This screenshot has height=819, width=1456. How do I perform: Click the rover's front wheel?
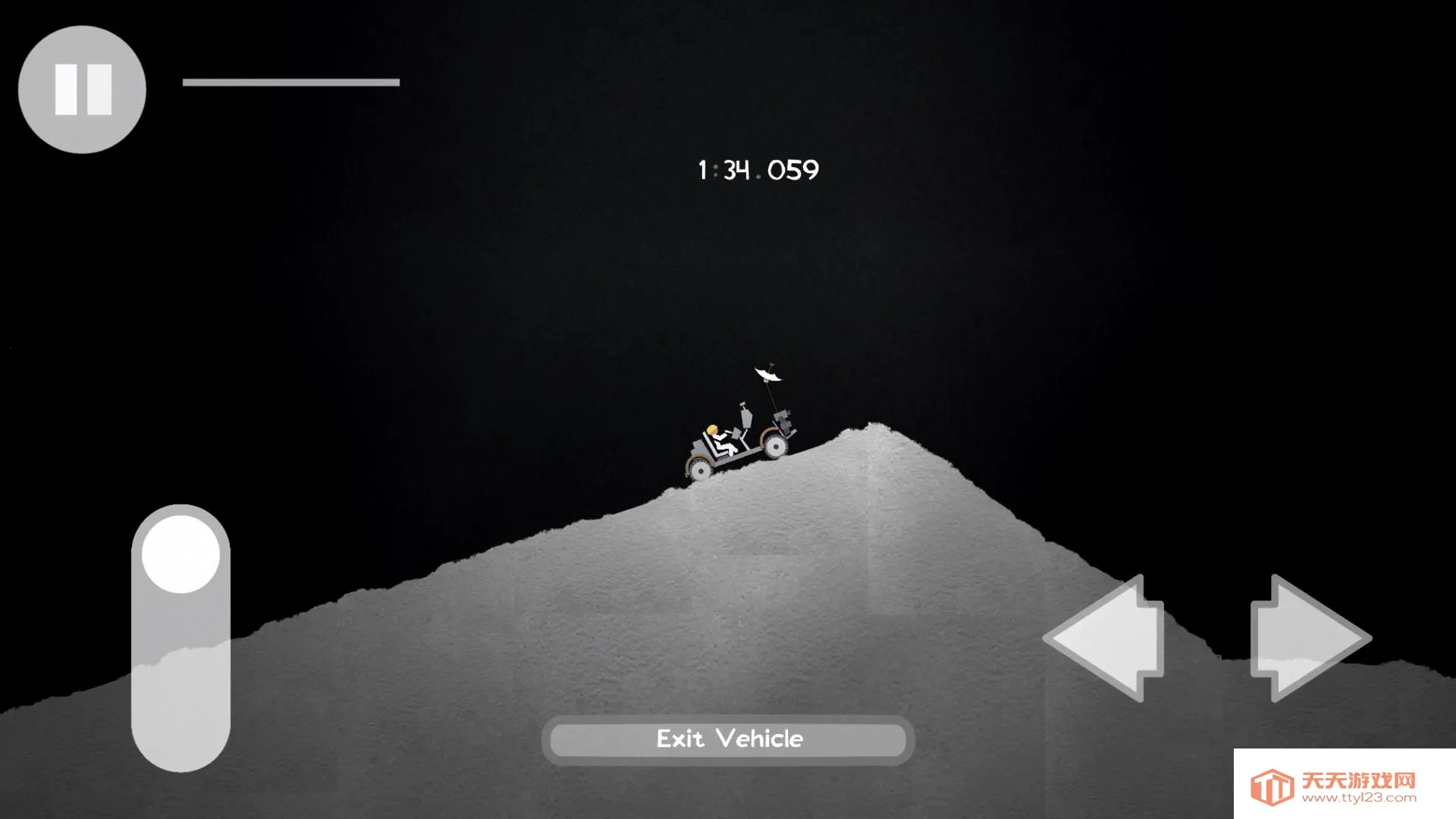click(x=777, y=447)
